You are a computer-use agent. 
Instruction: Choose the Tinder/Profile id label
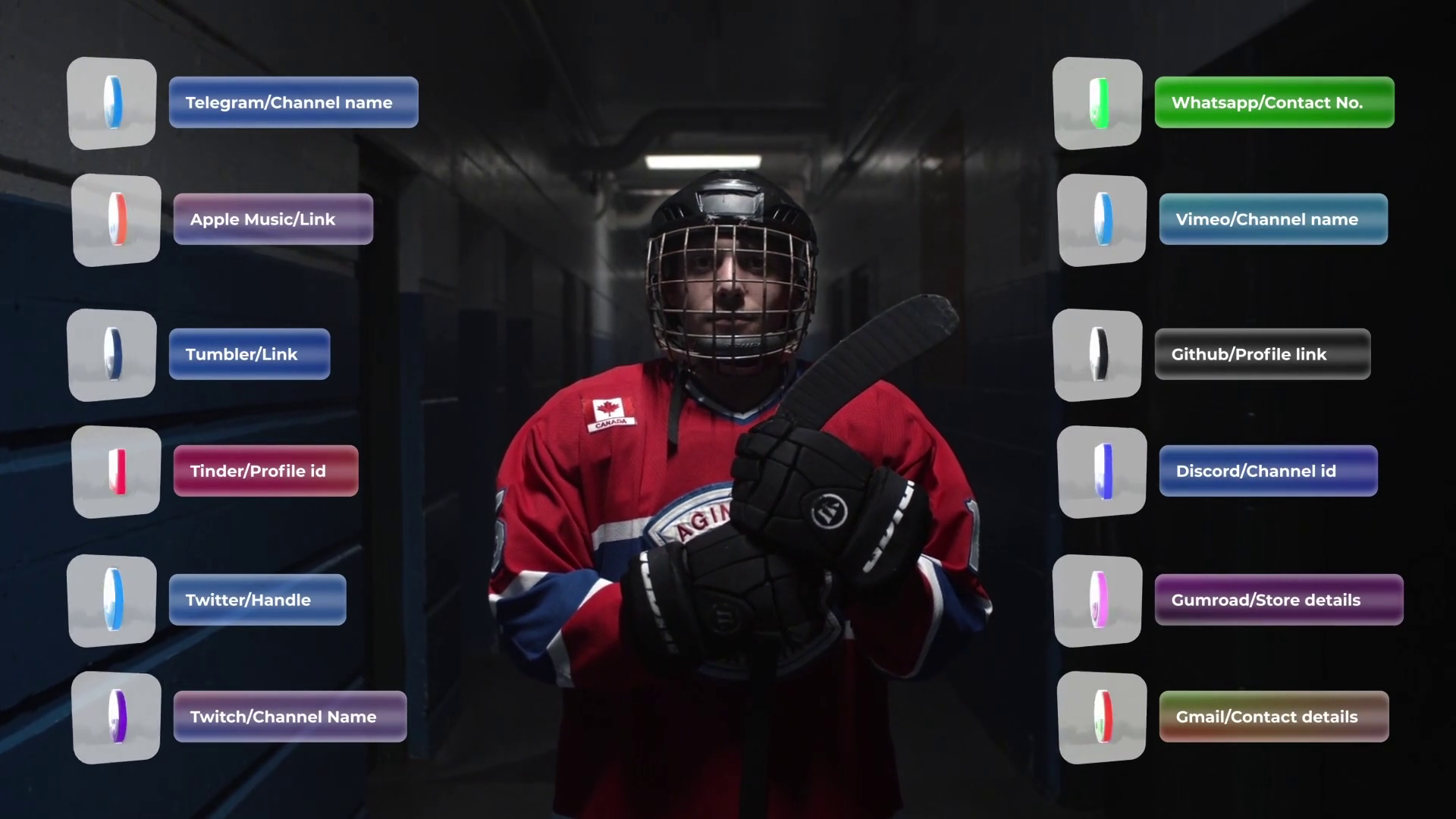[265, 471]
